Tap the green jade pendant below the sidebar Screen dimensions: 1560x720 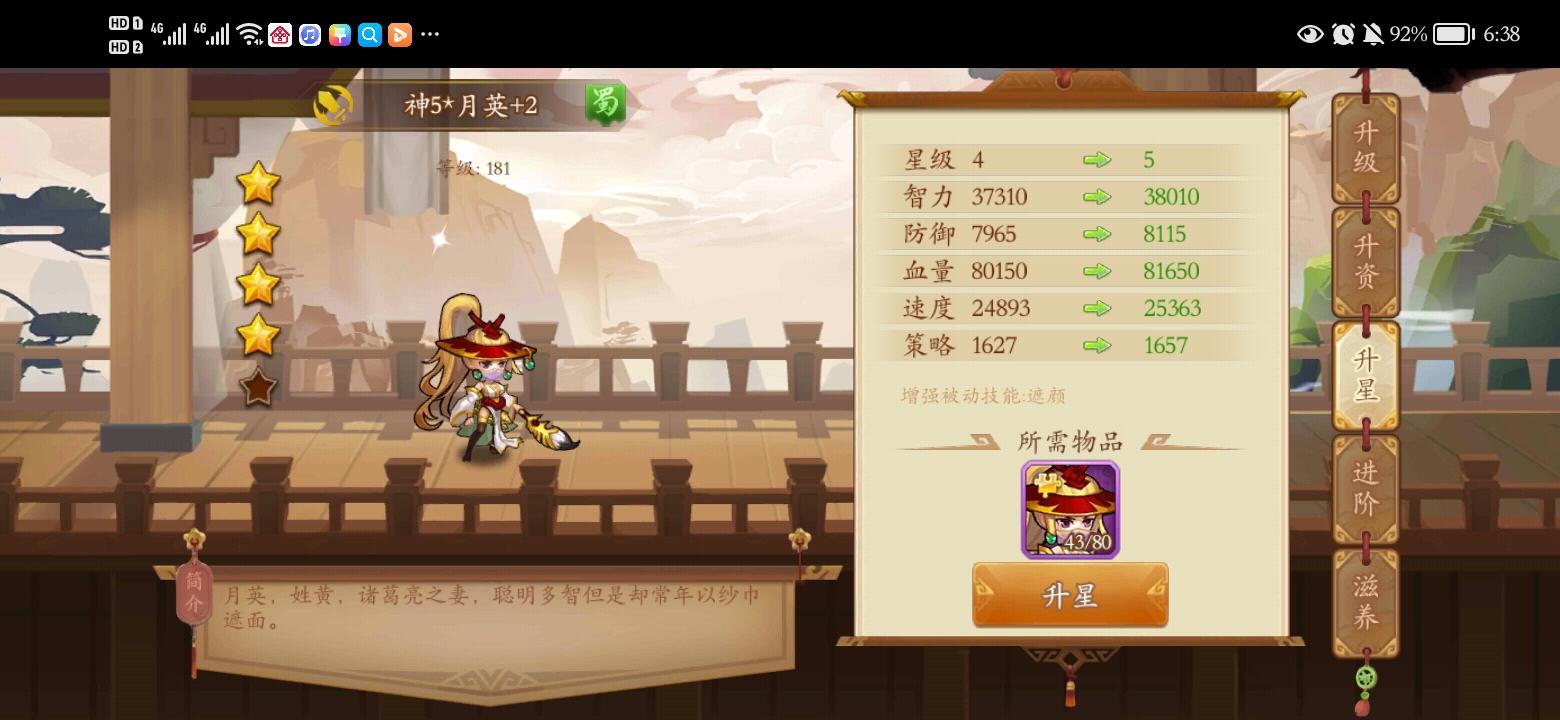tap(1366, 677)
